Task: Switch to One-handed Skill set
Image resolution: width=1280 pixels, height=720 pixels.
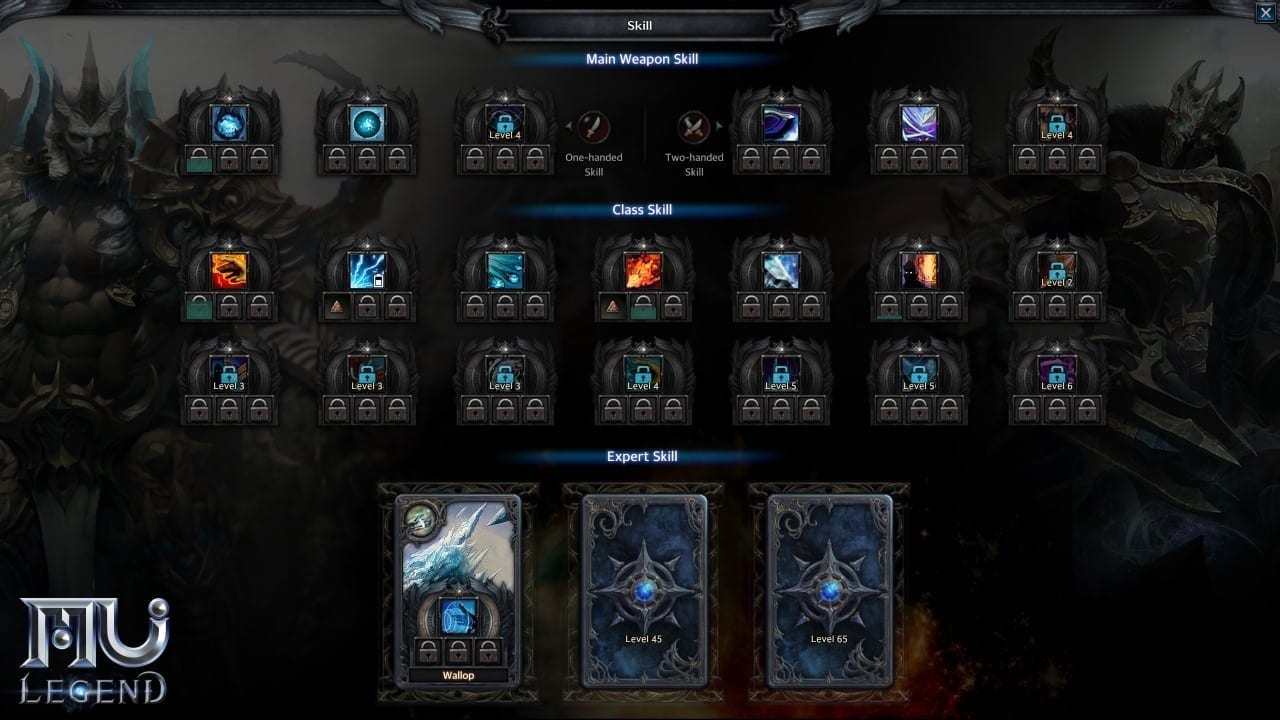Action: click(x=594, y=127)
